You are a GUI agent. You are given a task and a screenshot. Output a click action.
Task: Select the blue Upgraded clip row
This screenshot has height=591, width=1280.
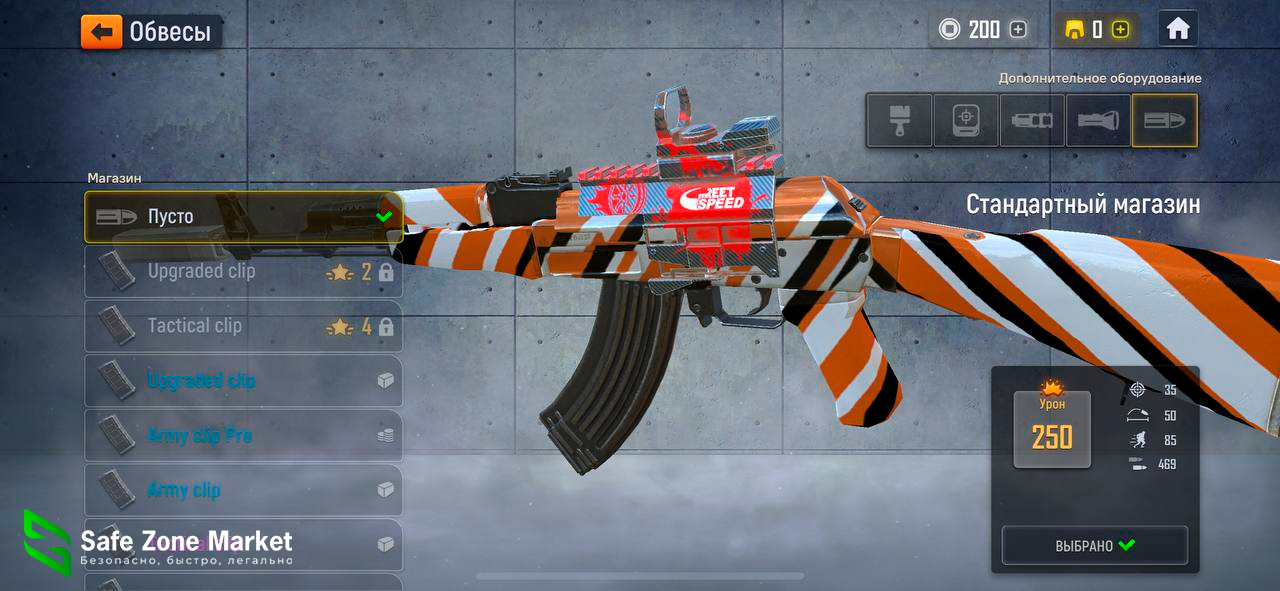243,381
